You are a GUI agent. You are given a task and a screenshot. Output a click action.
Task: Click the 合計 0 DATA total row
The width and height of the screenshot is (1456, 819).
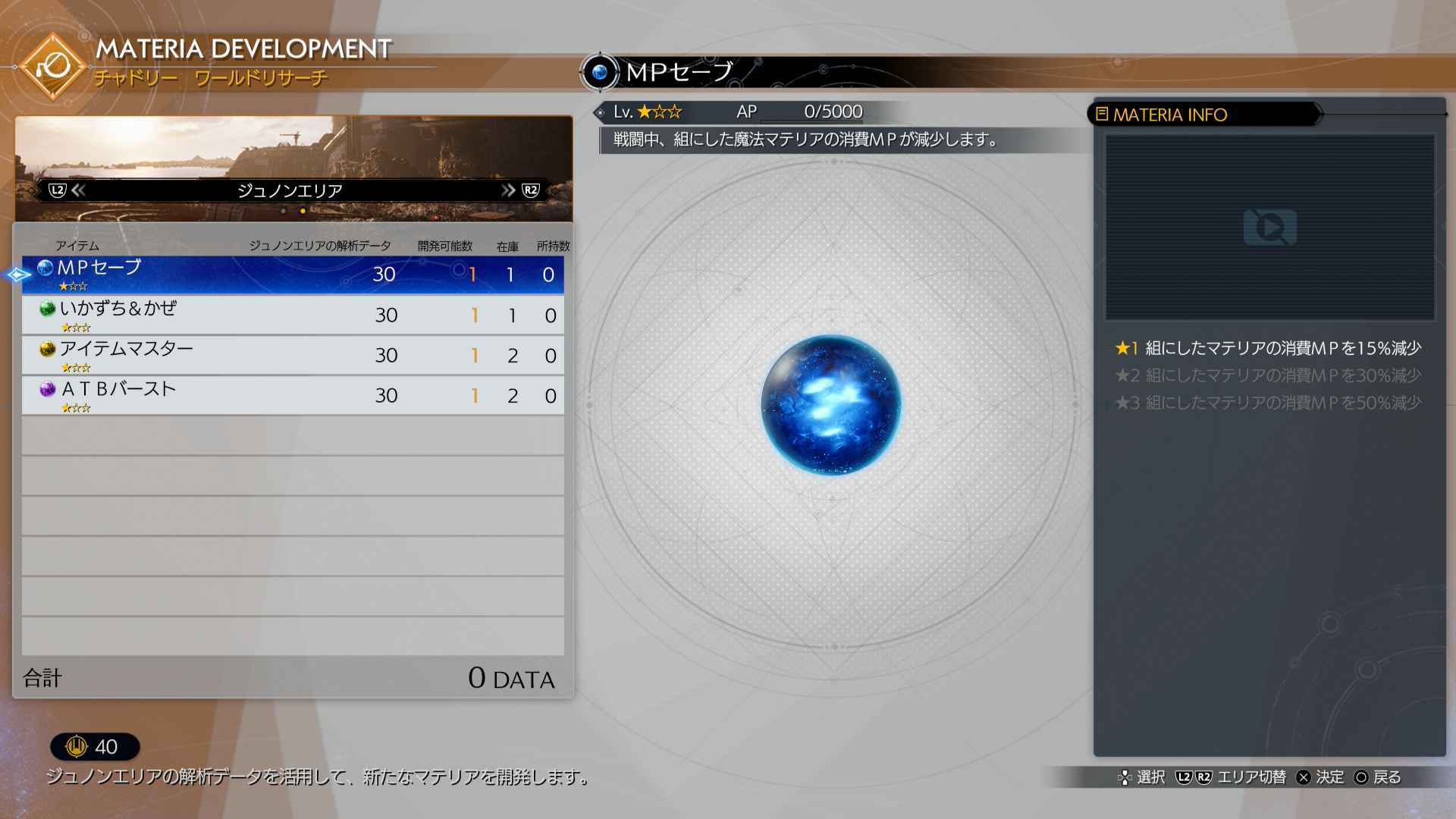pyautogui.click(x=296, y=677)
